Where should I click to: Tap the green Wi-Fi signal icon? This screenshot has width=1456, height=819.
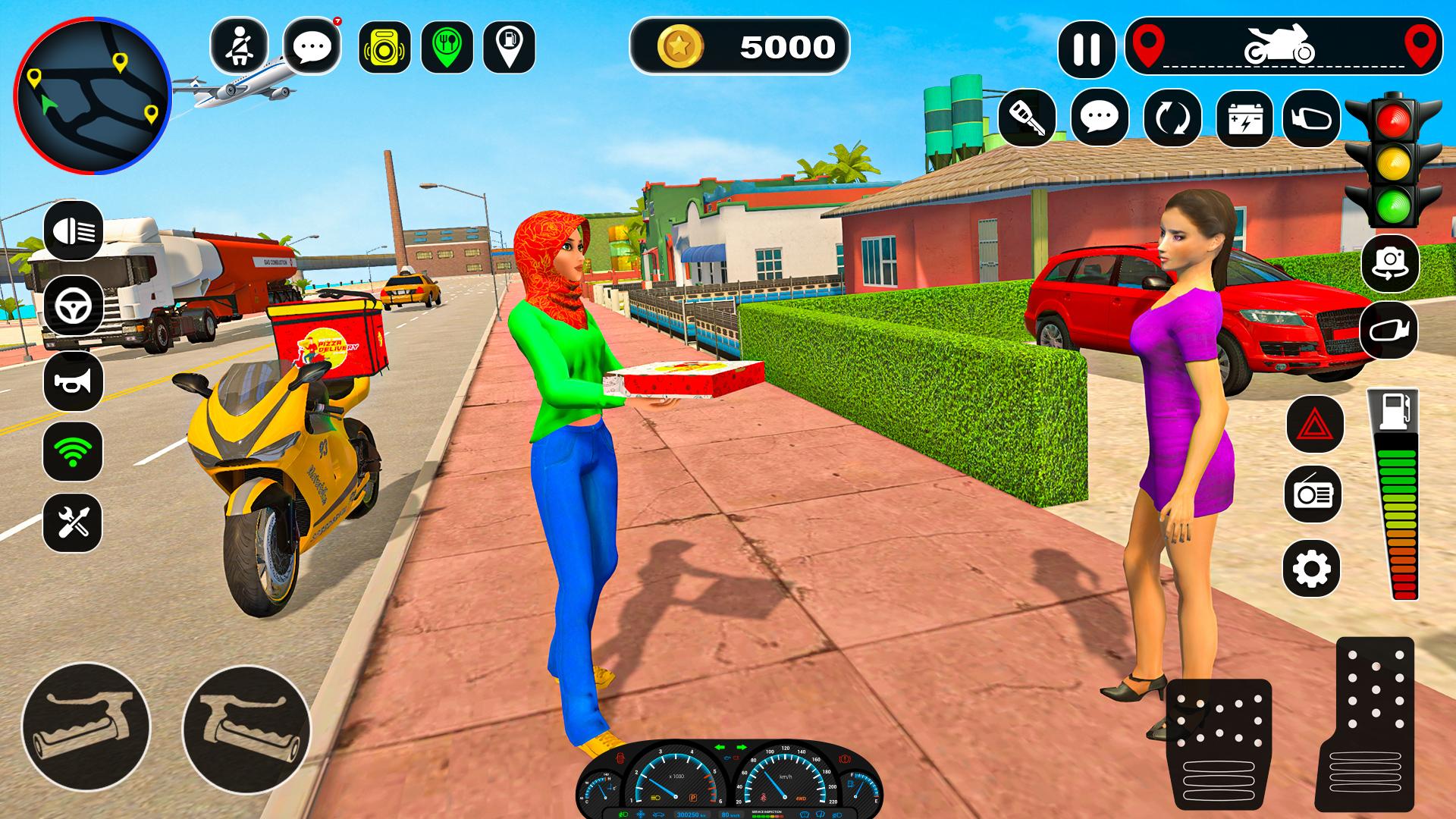click(74, 452)
